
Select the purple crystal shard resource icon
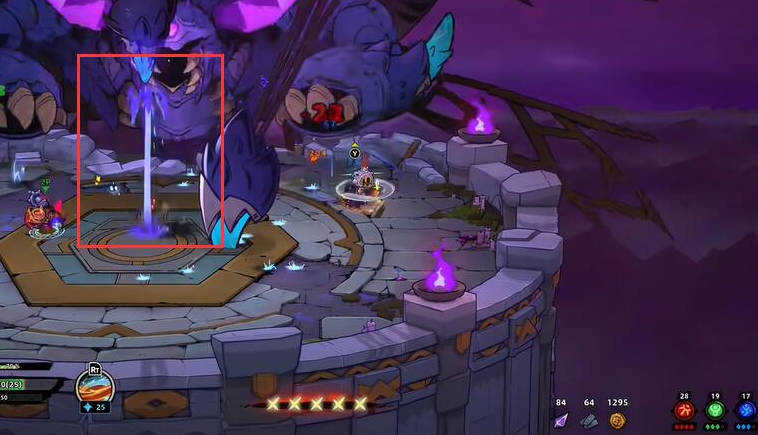point(561,421)
